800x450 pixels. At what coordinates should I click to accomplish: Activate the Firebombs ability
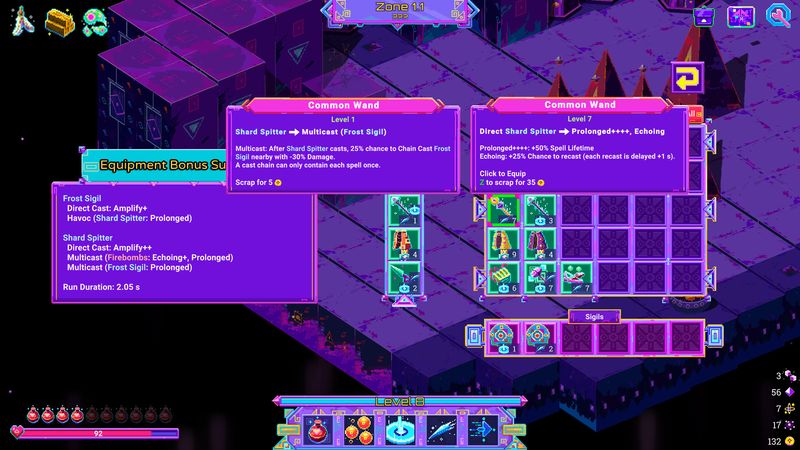coord(357,428)
